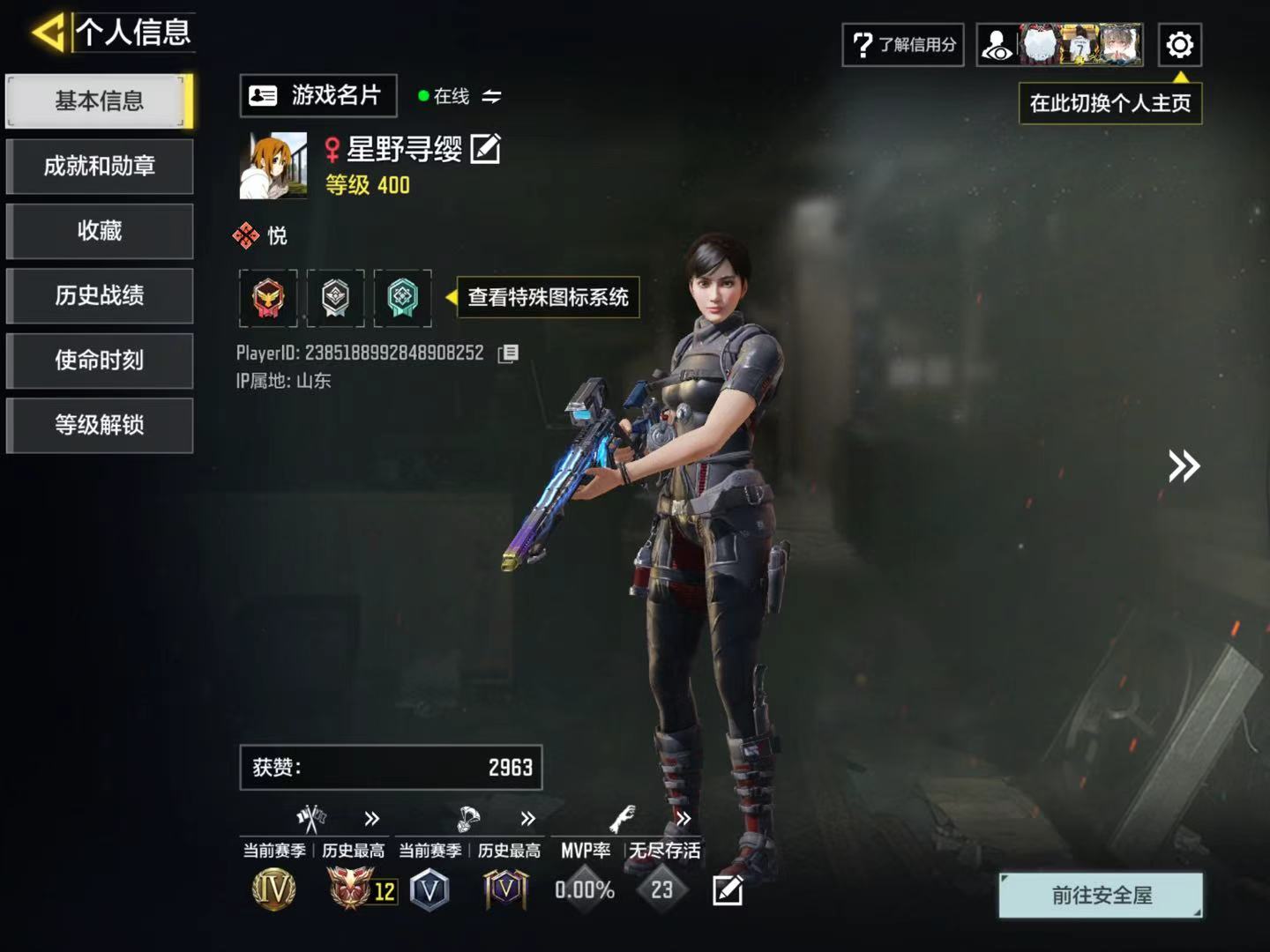
Task: Open the gear settings icon
Action: (1179, 45)
